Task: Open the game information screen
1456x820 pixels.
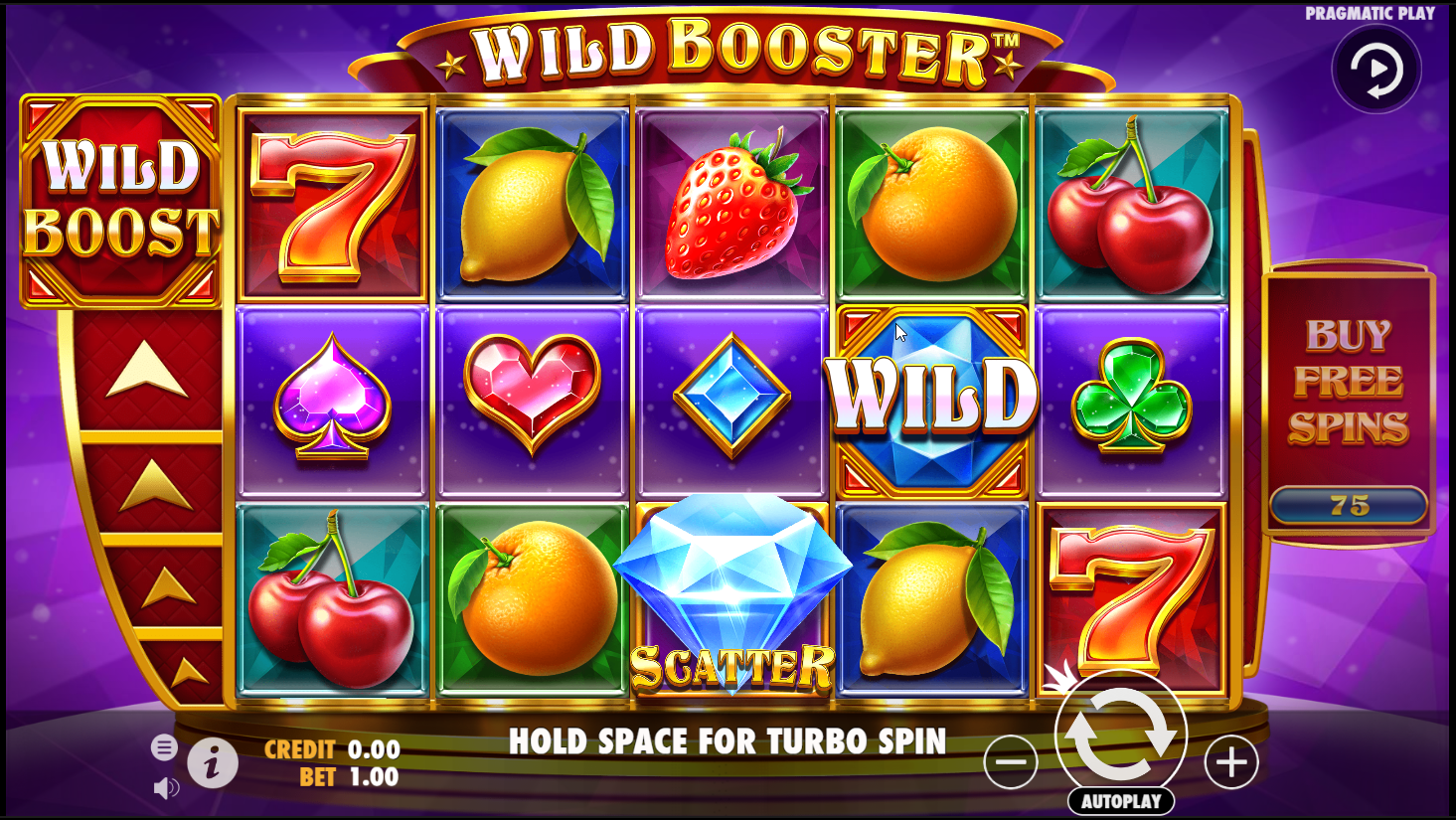Action: (214, 764)
